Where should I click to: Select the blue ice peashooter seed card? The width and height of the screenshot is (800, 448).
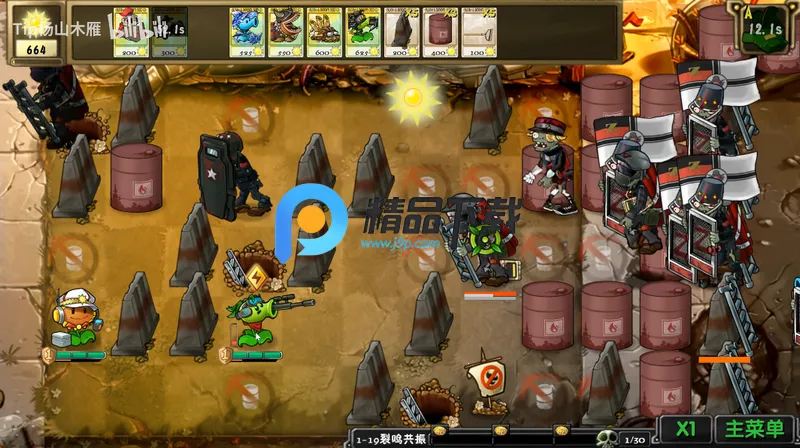(245, 32)
